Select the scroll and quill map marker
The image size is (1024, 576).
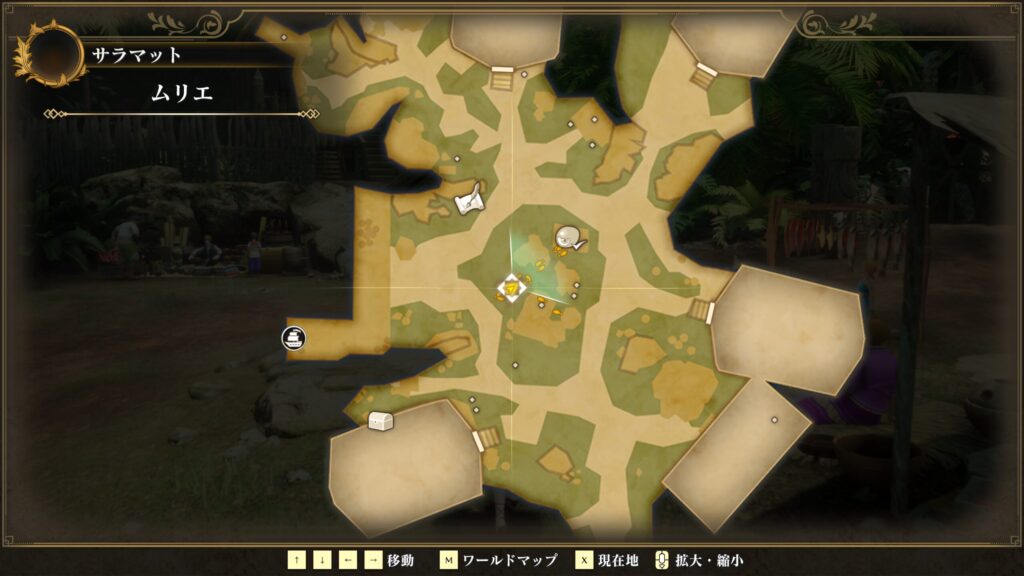click(469, 200)
